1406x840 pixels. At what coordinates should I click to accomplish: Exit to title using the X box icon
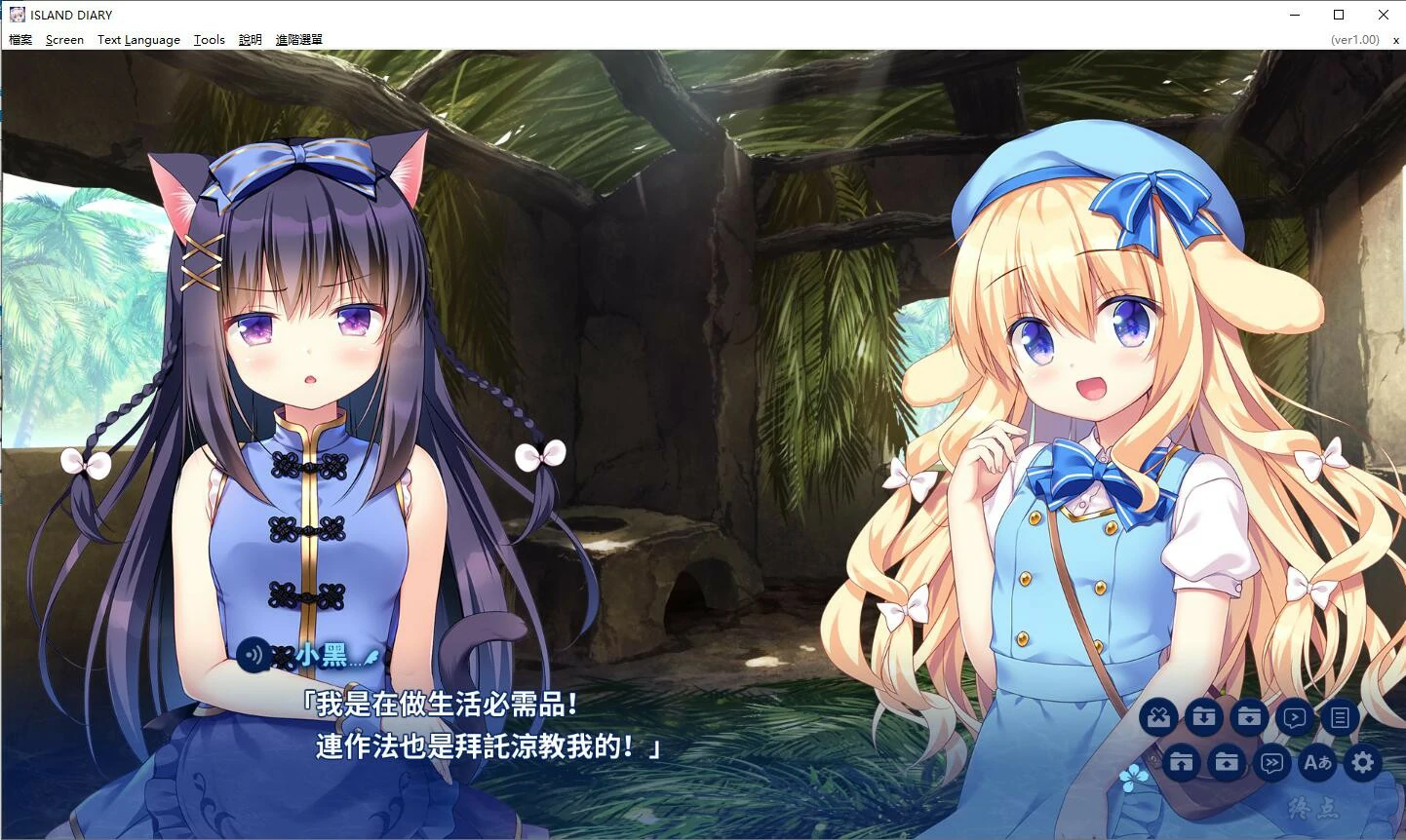(1158, 717)
